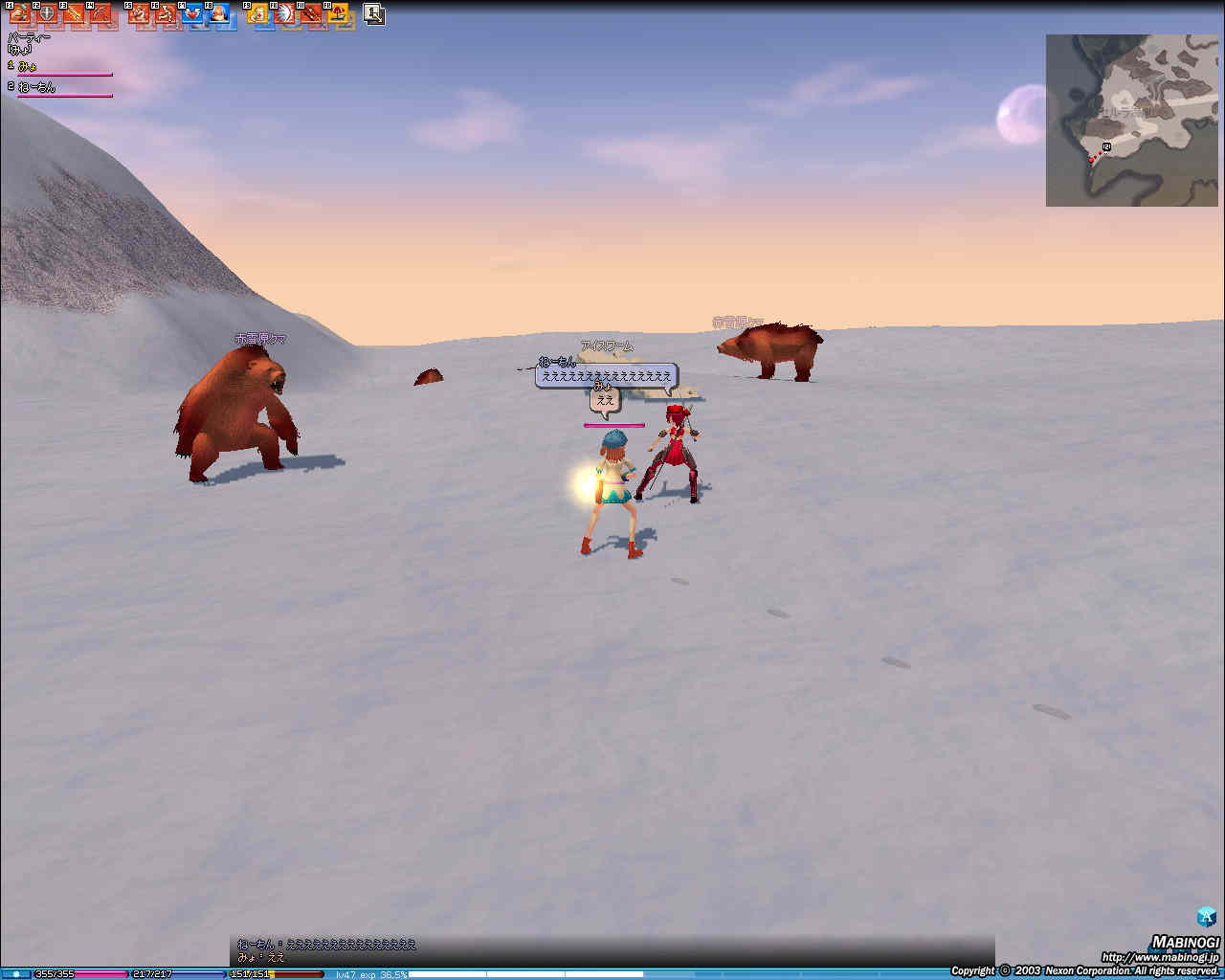Screen dimensions: 1225x980
Task: Use the F6 kicking figure skill
Action: click(167, 14)
